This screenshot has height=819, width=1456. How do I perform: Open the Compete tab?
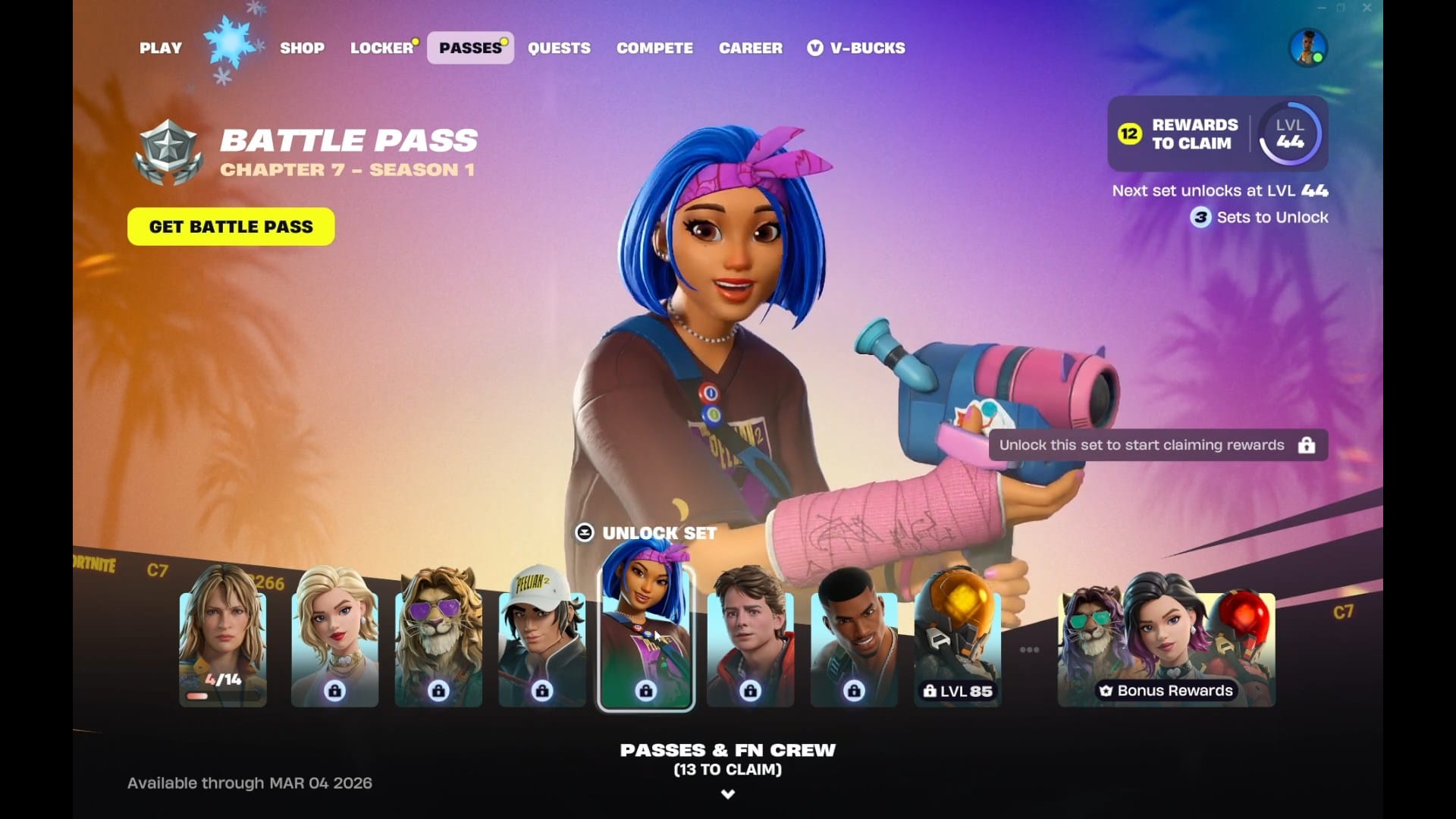654,48
